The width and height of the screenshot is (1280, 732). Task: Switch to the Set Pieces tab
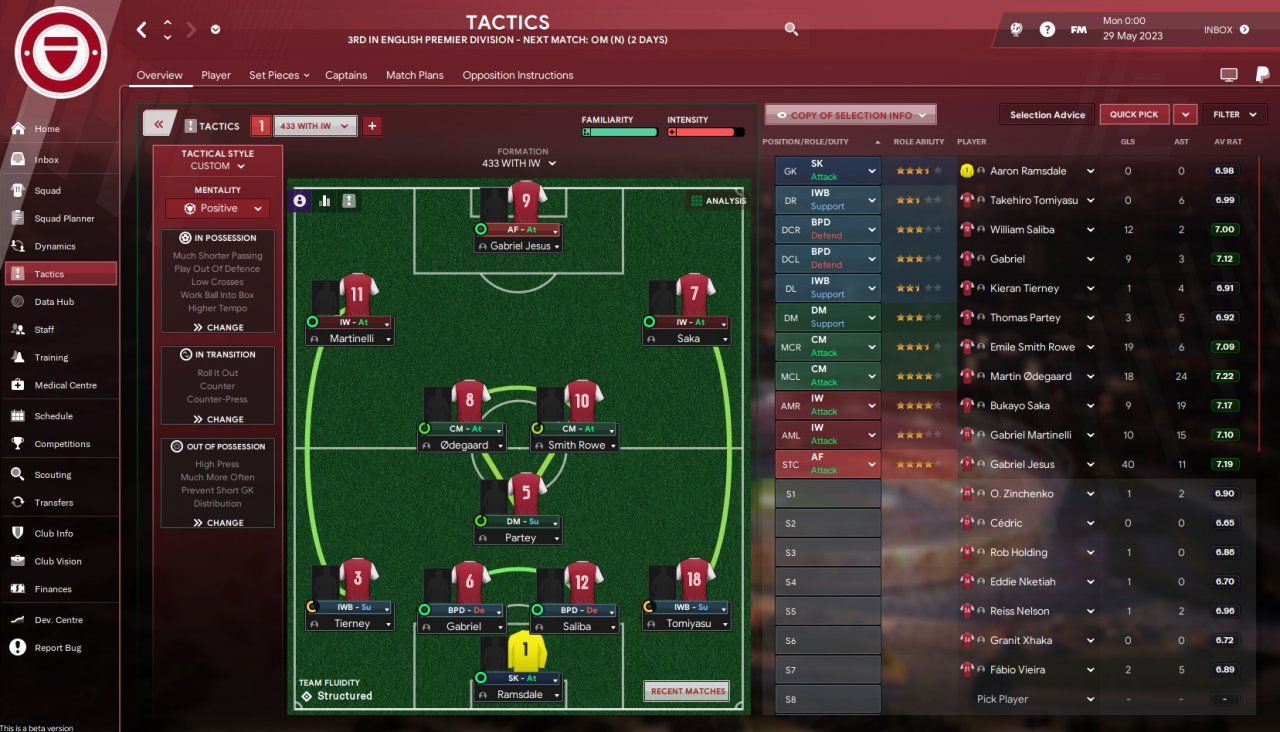[278, 75]
